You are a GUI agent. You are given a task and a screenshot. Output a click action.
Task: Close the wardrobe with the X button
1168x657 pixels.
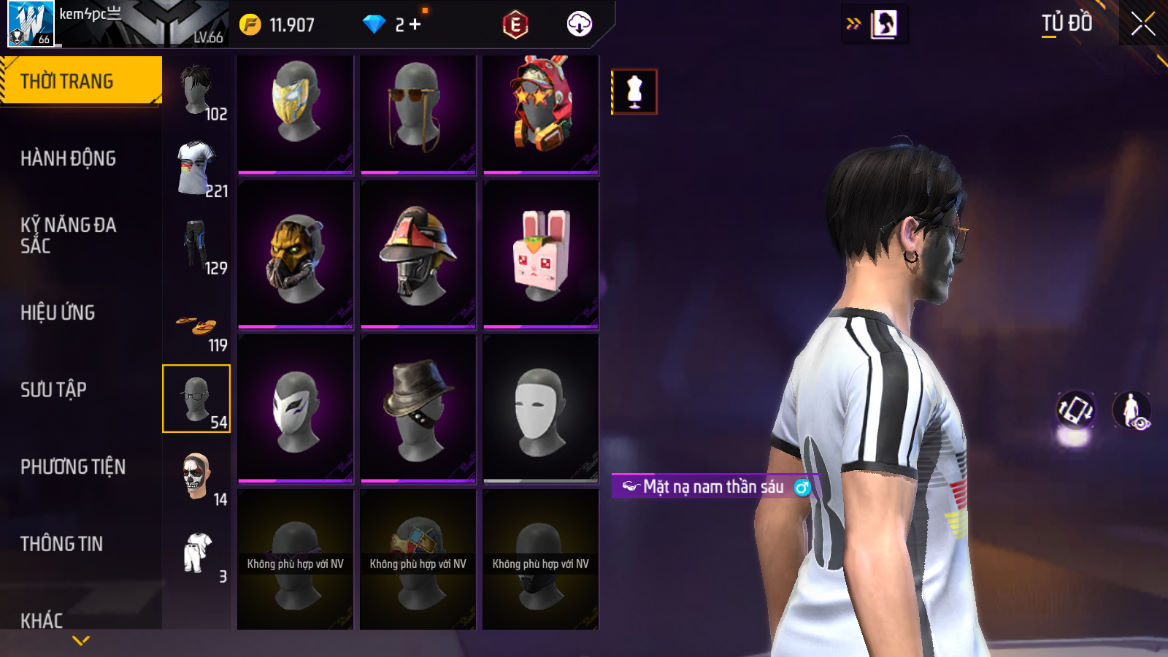click(1142, 25)
